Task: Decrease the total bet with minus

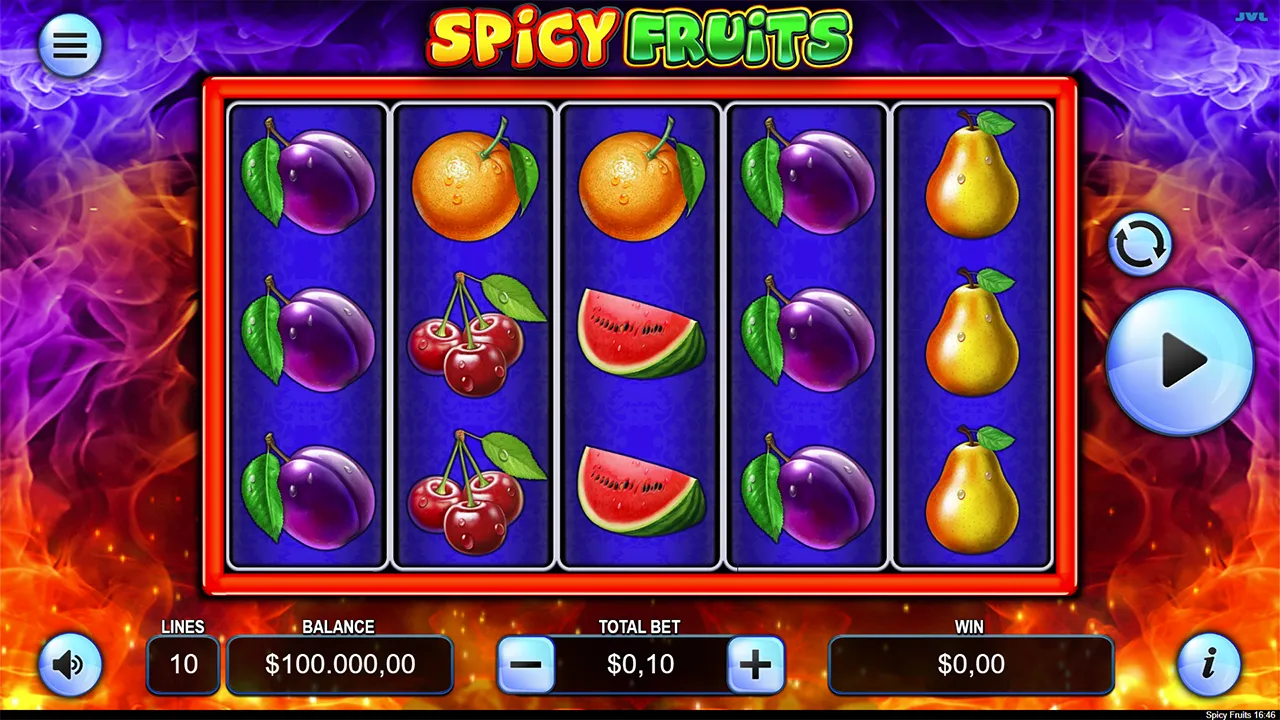Action: pyautogui.click(x=527, y=664)
